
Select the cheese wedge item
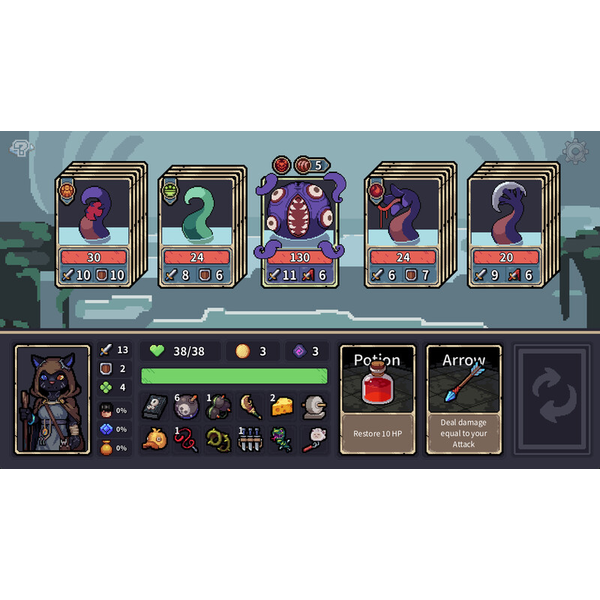coord(283,406)
